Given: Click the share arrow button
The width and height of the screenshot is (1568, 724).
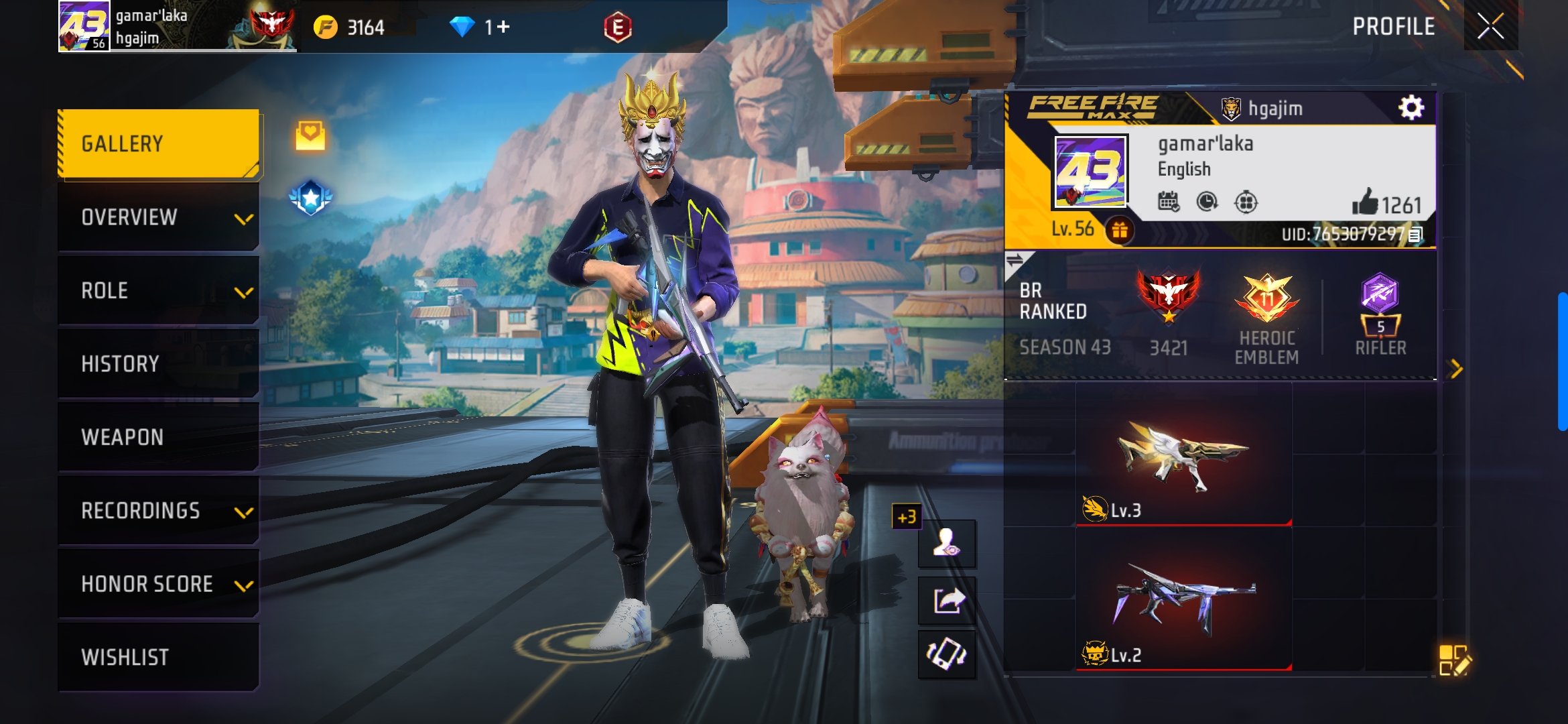Looking at the screenshot, I should (x=947, y=600).
